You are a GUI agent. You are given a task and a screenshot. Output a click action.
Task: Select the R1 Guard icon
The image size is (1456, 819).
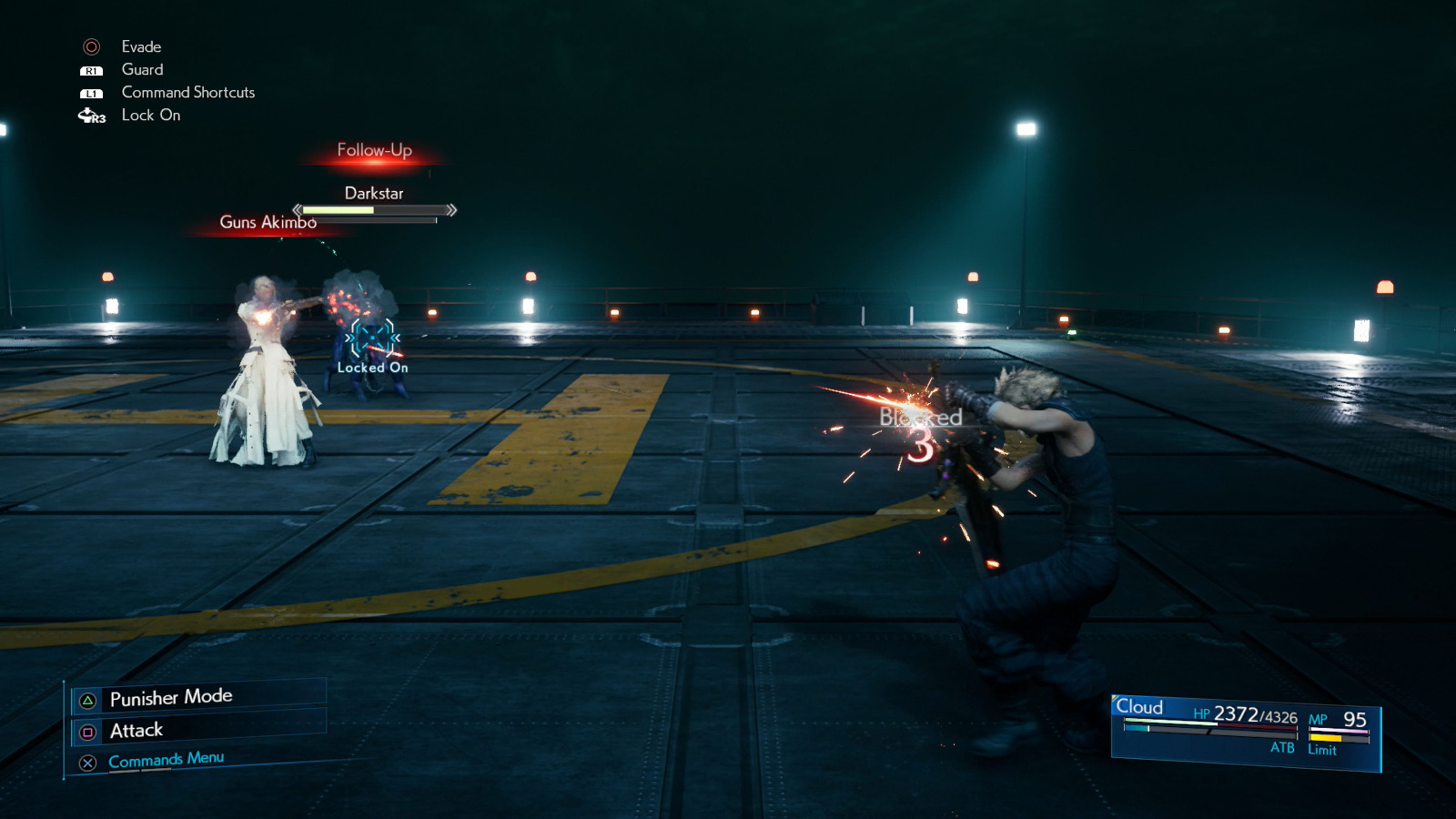[x=90, y=69]
